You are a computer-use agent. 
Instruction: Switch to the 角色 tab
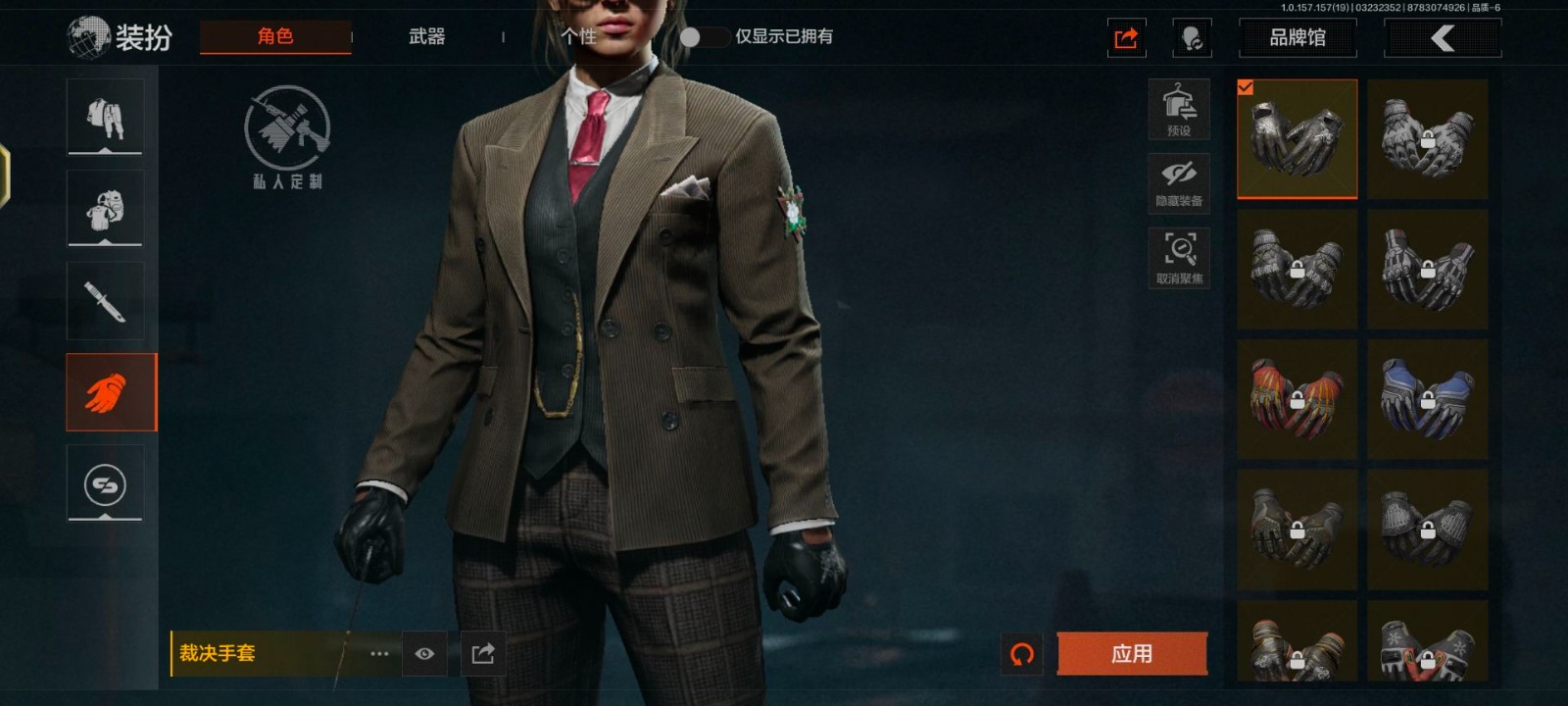point(275,37)
